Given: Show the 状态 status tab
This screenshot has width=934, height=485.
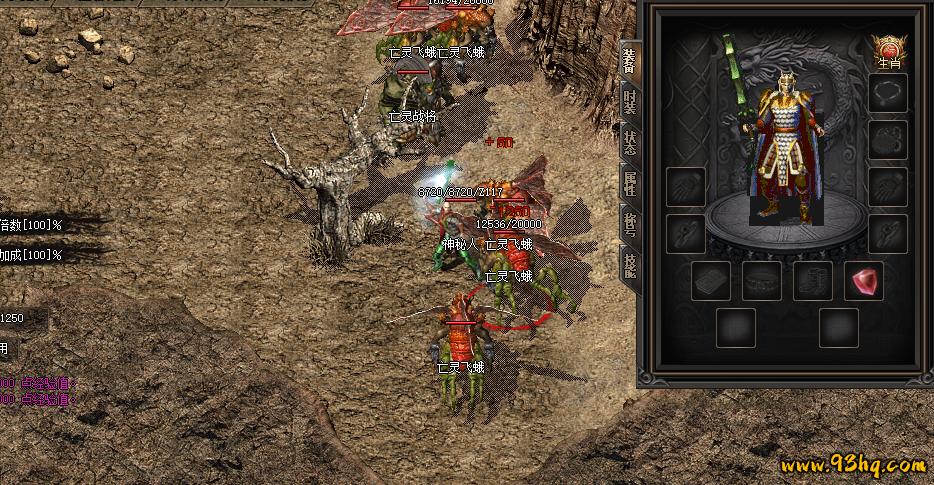Looking at the screenshot, I should [x=629, y=142].
